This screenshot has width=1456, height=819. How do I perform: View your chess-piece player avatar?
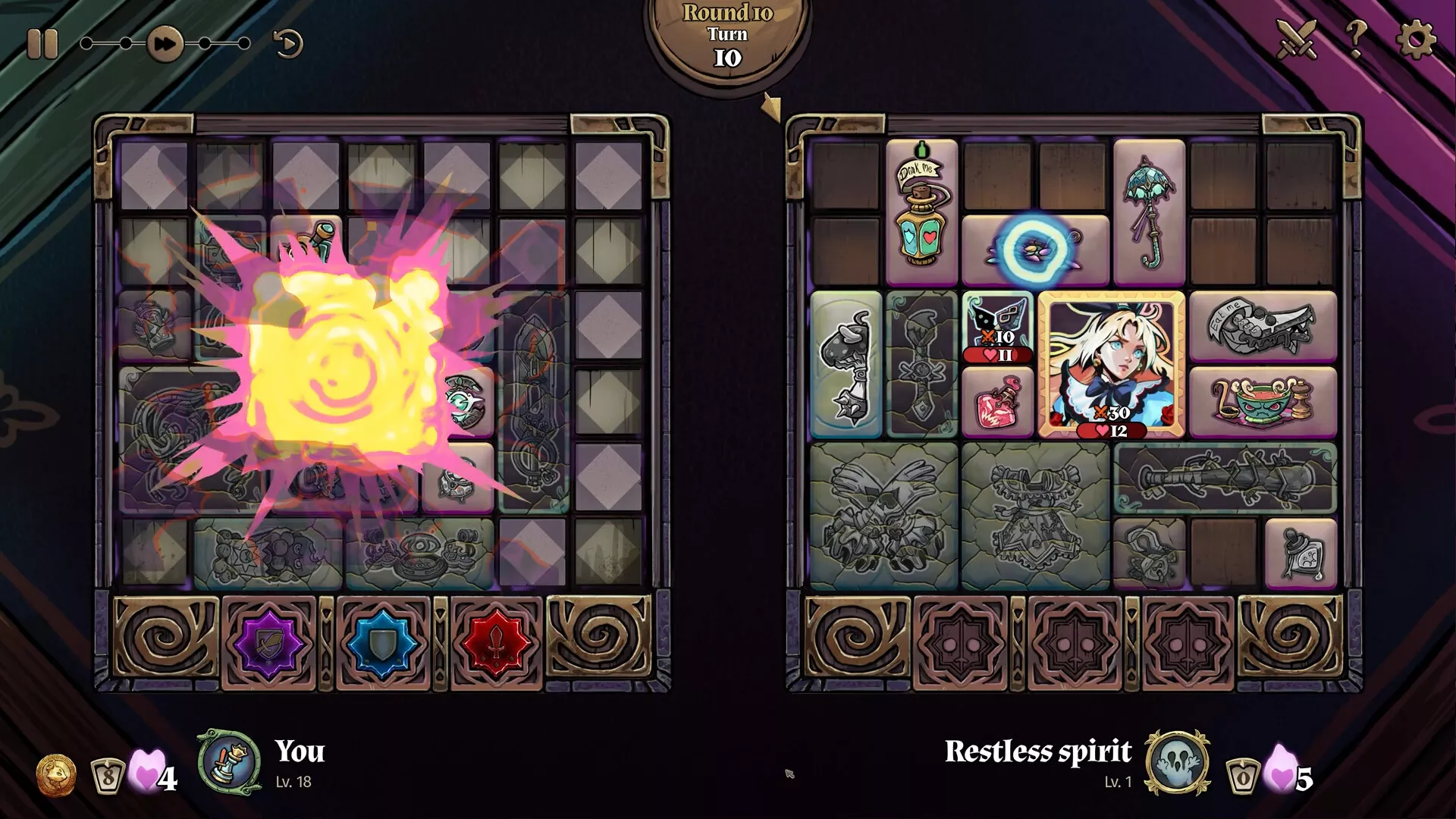point(229,763)
